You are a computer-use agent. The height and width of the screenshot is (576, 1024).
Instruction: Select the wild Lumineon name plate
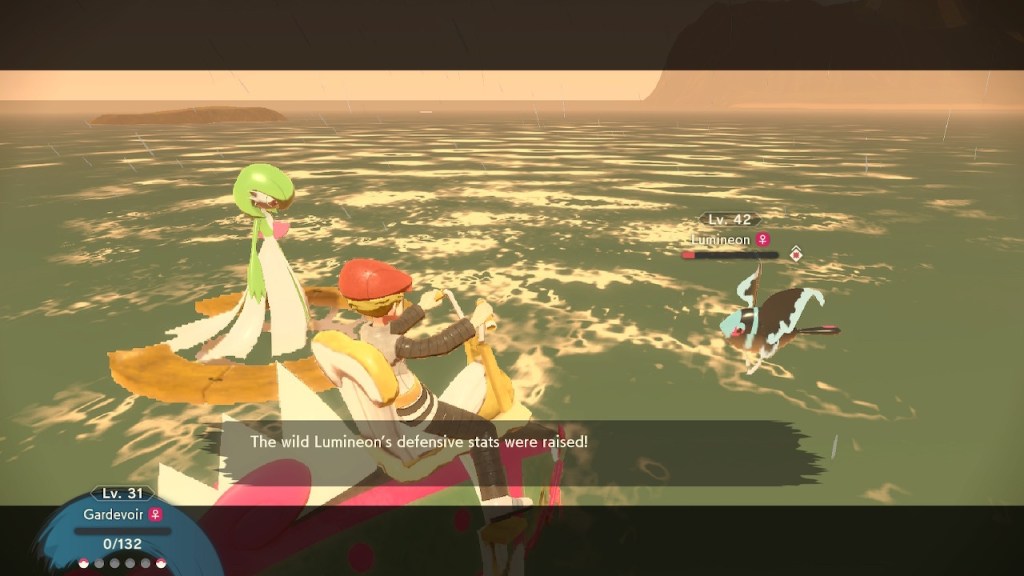pyautogui.click(x=729, y=240)
